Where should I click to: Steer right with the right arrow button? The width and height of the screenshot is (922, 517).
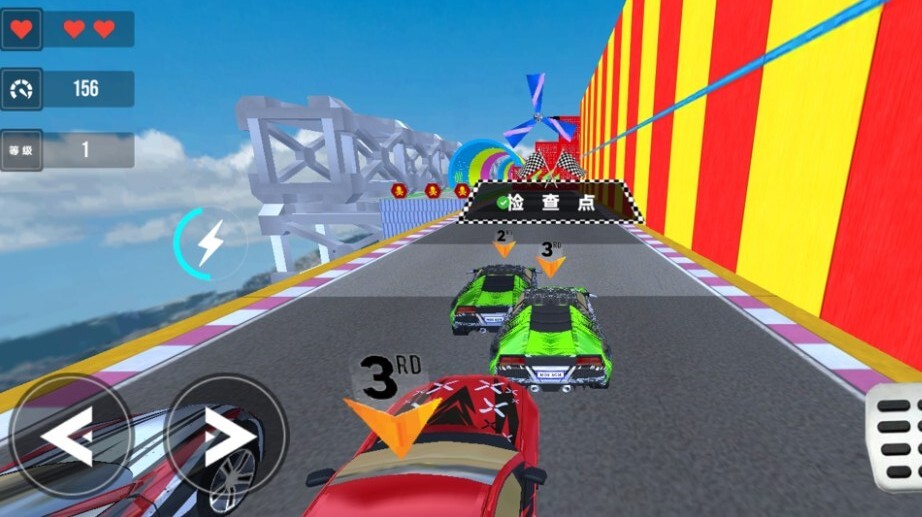[x=226, y=436]
